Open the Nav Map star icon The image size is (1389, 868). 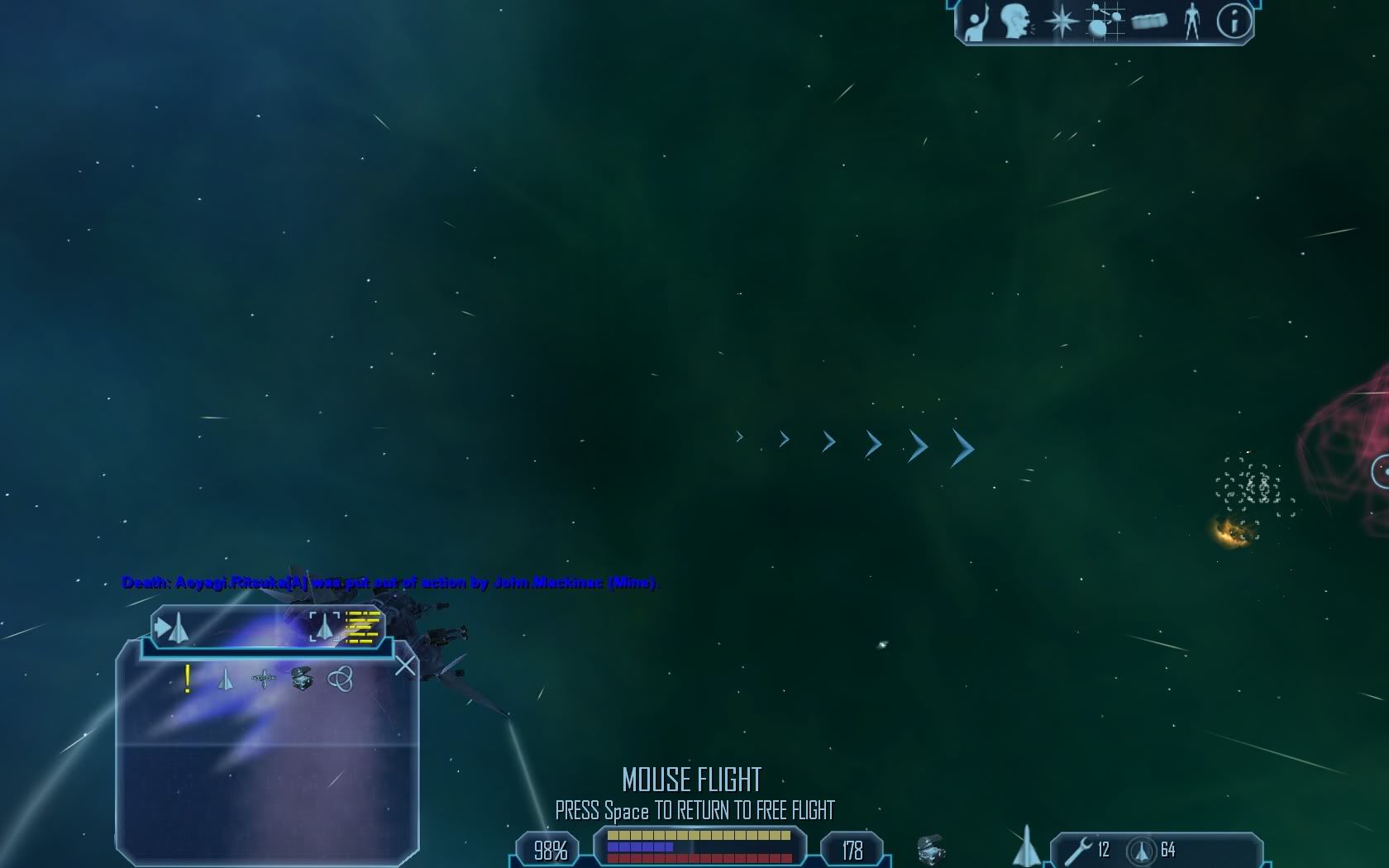(1061, 21)
